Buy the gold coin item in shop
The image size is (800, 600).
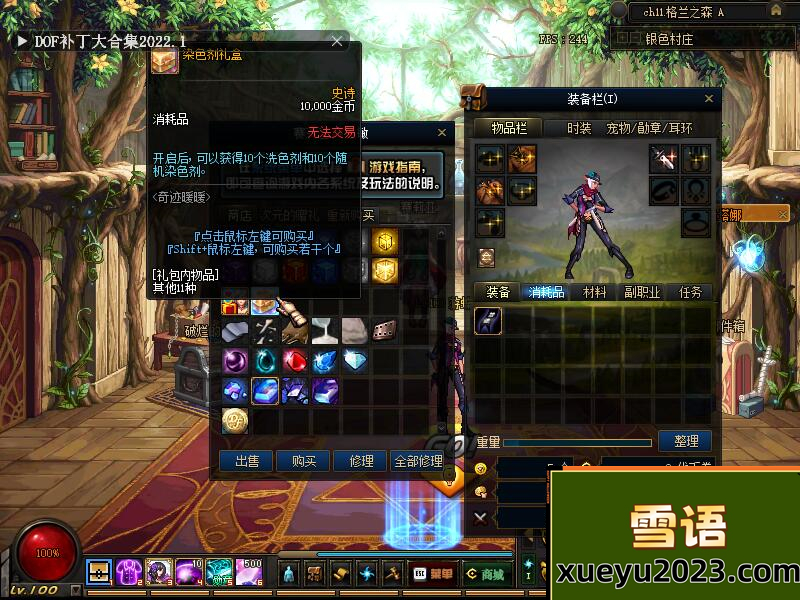pyautogui.click(x=235, y=420)
